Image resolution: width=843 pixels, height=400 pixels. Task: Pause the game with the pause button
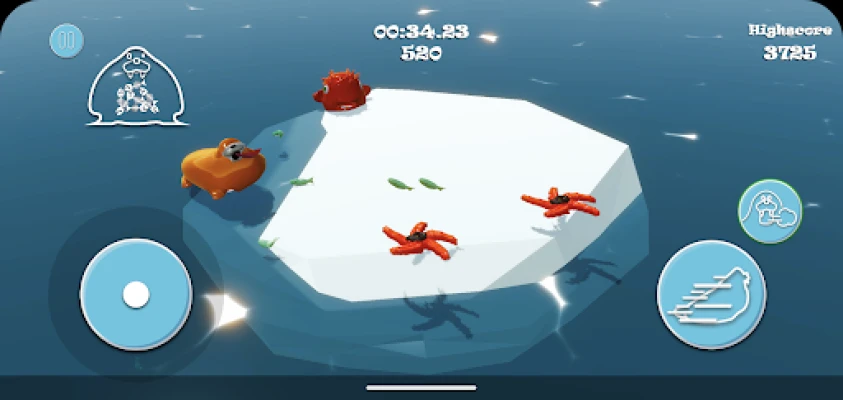[67, 41]
